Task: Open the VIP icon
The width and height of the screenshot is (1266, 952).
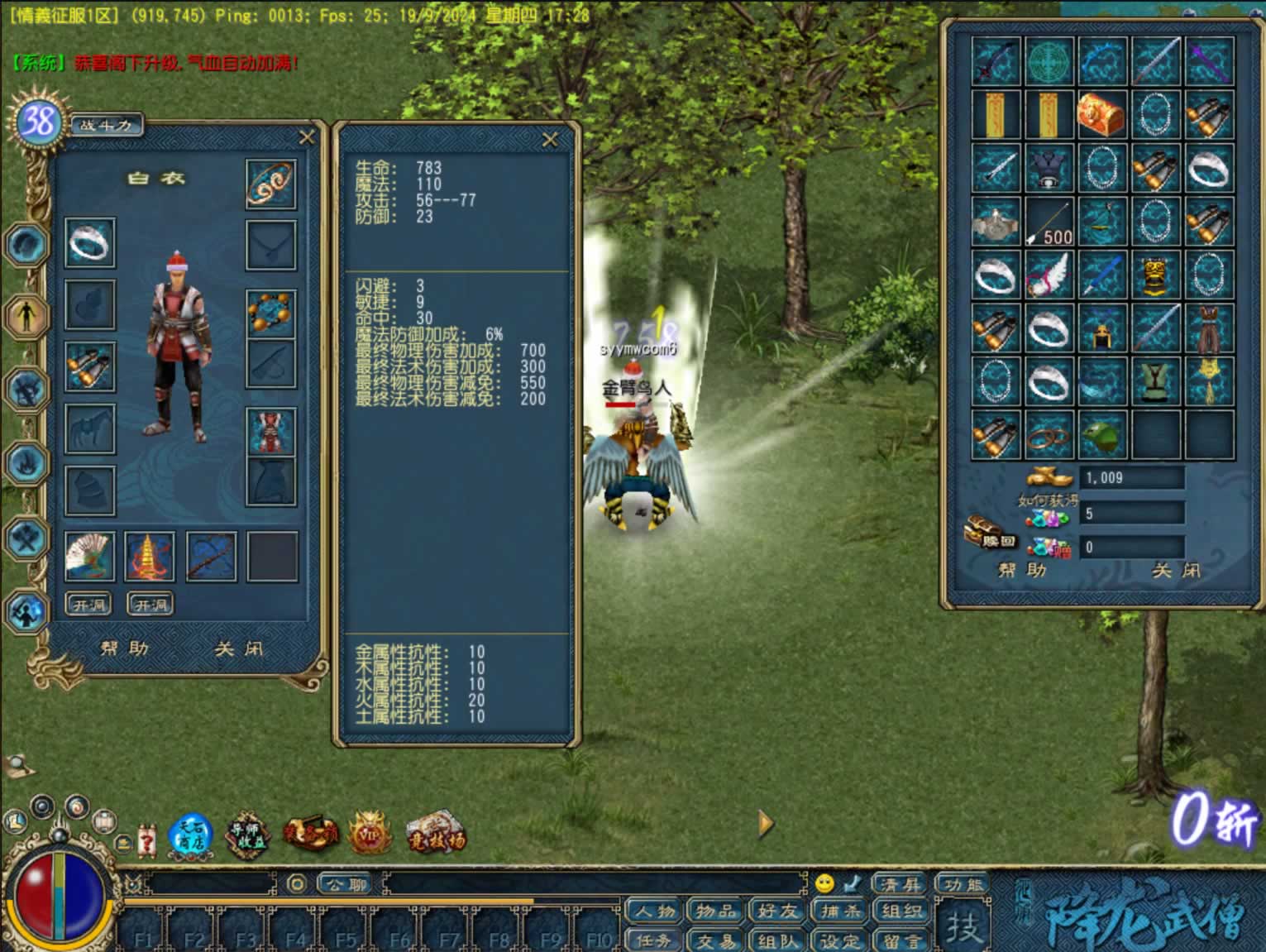Action: pyautogui.click(x=370, y=835)
